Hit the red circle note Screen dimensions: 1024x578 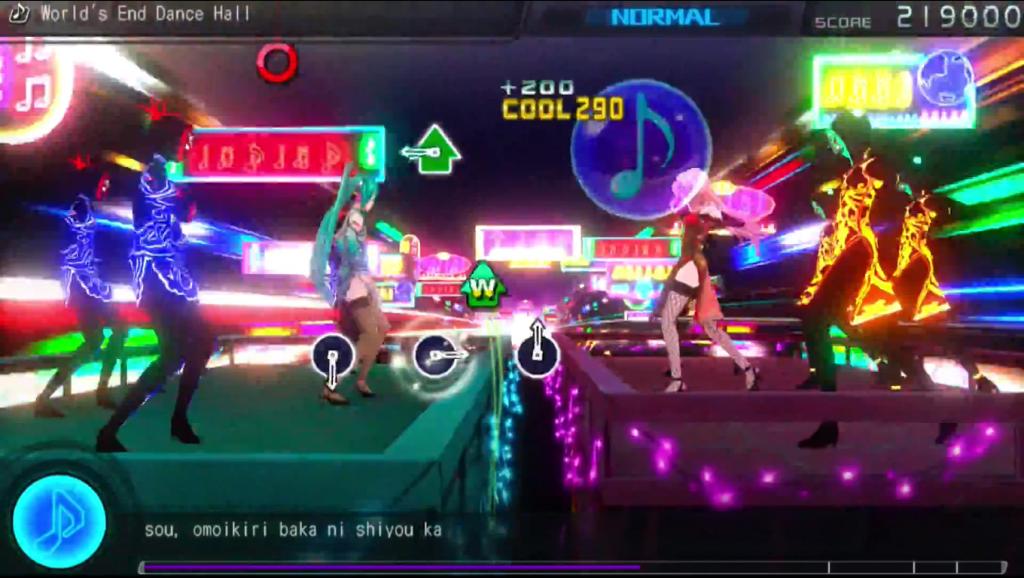(277, 62)
